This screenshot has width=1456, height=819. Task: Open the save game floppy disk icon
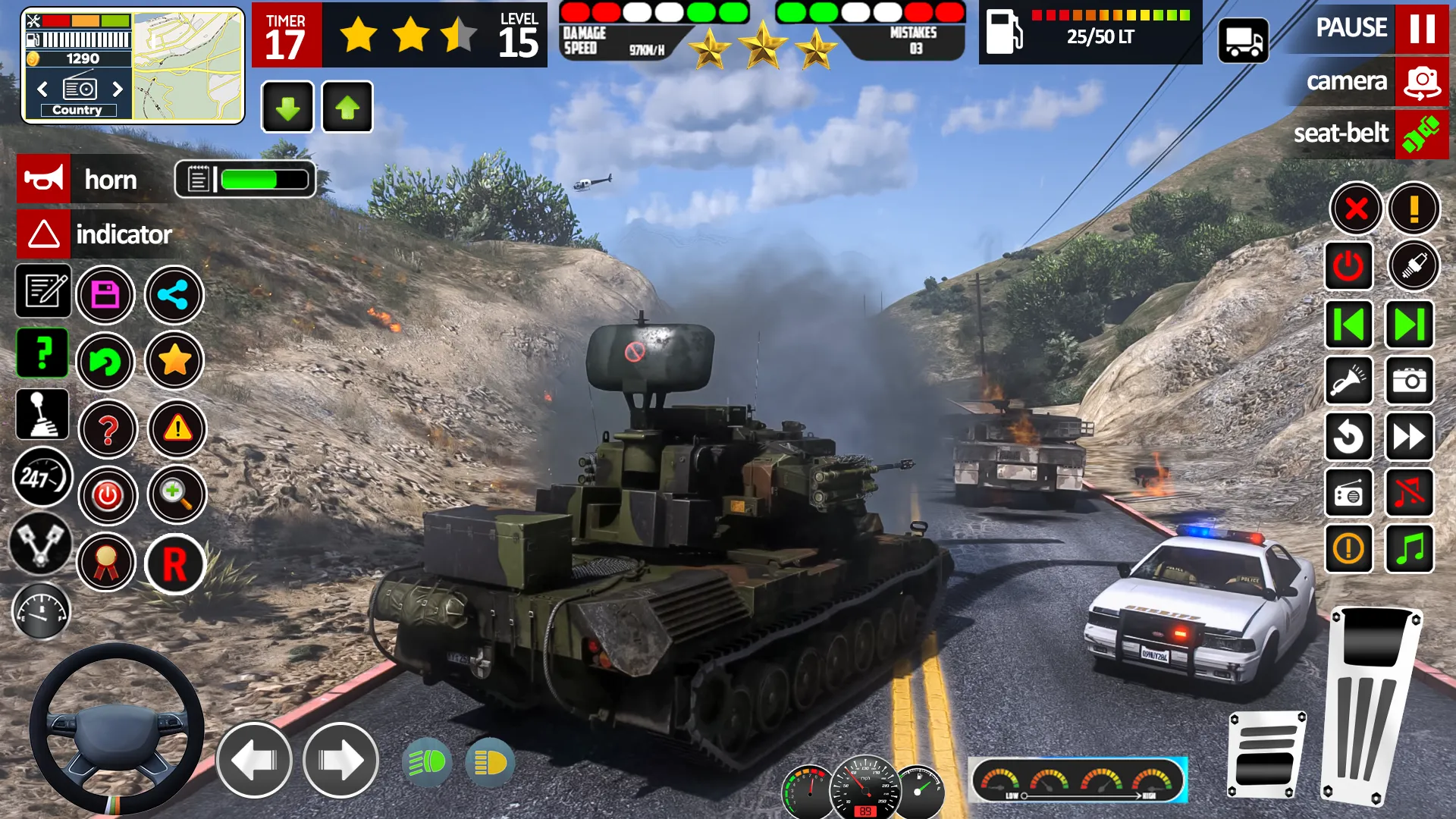(x=106, y=295)
